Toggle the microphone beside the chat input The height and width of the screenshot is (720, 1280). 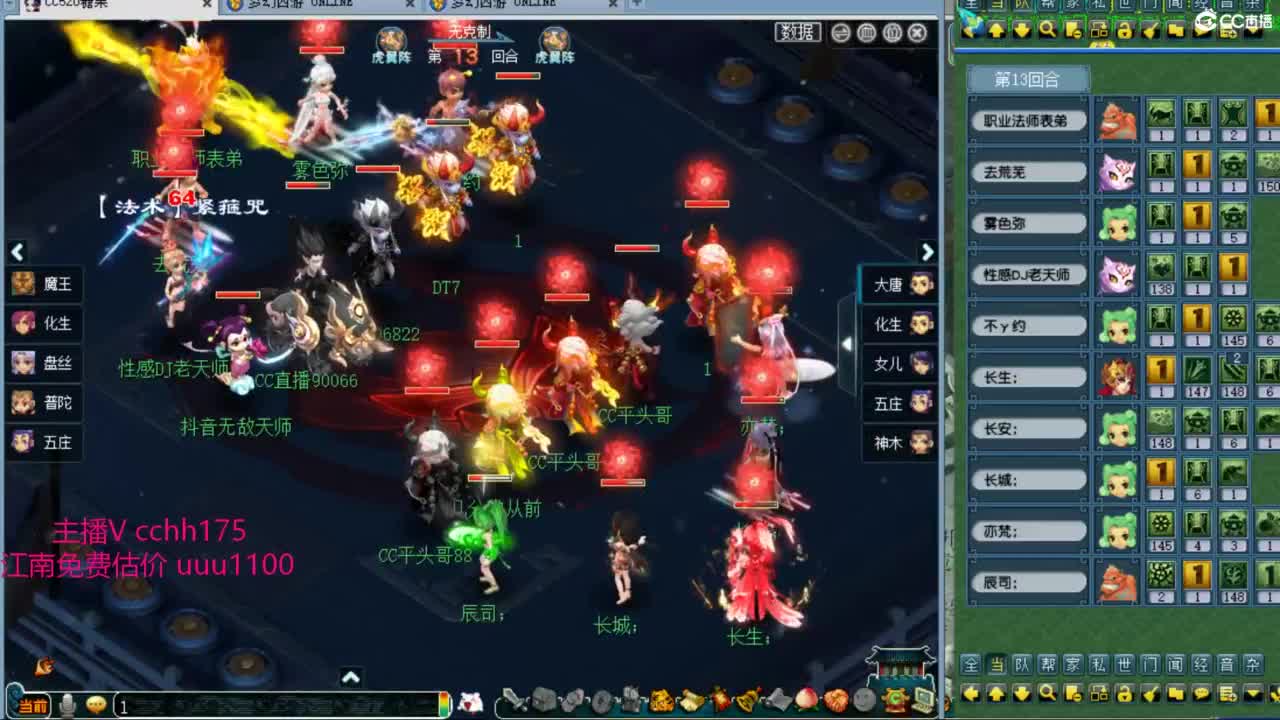click(x=66, y=705)
